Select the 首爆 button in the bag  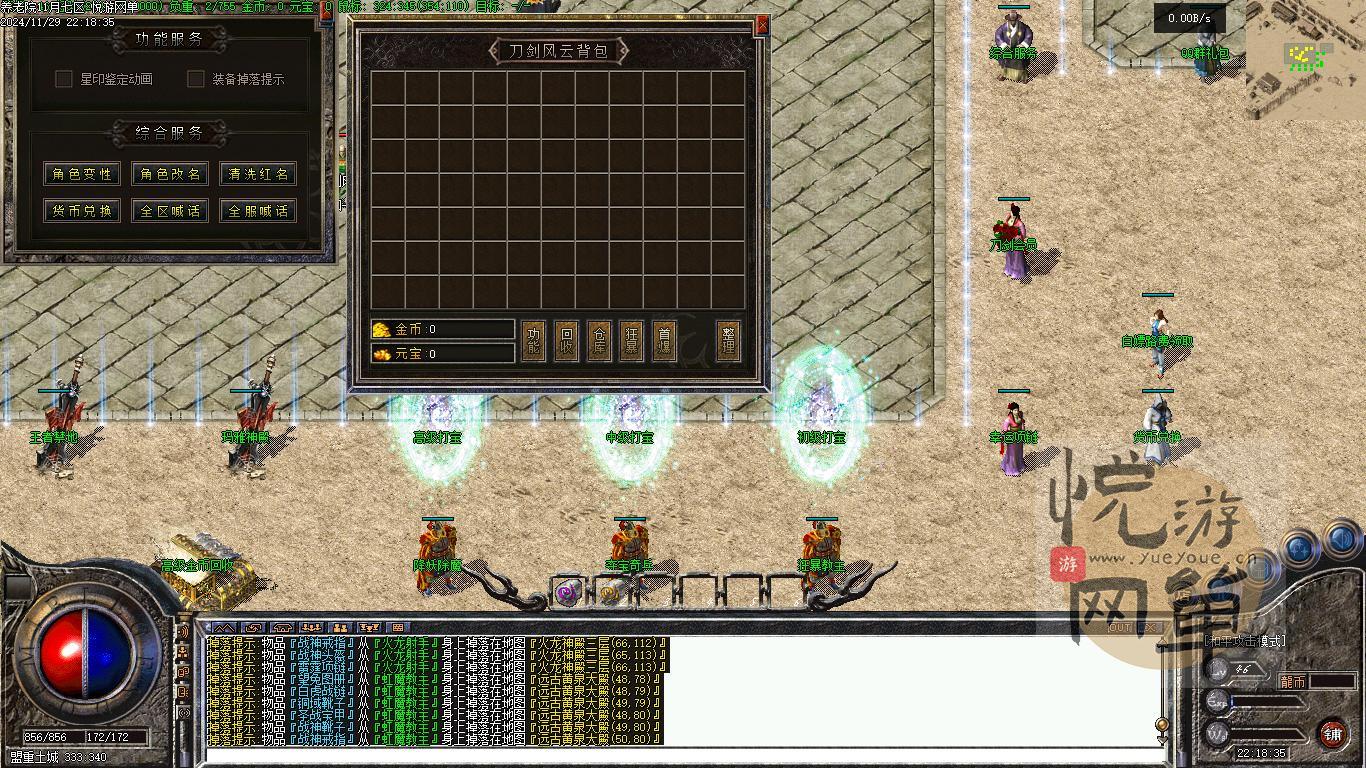[664, 341]
